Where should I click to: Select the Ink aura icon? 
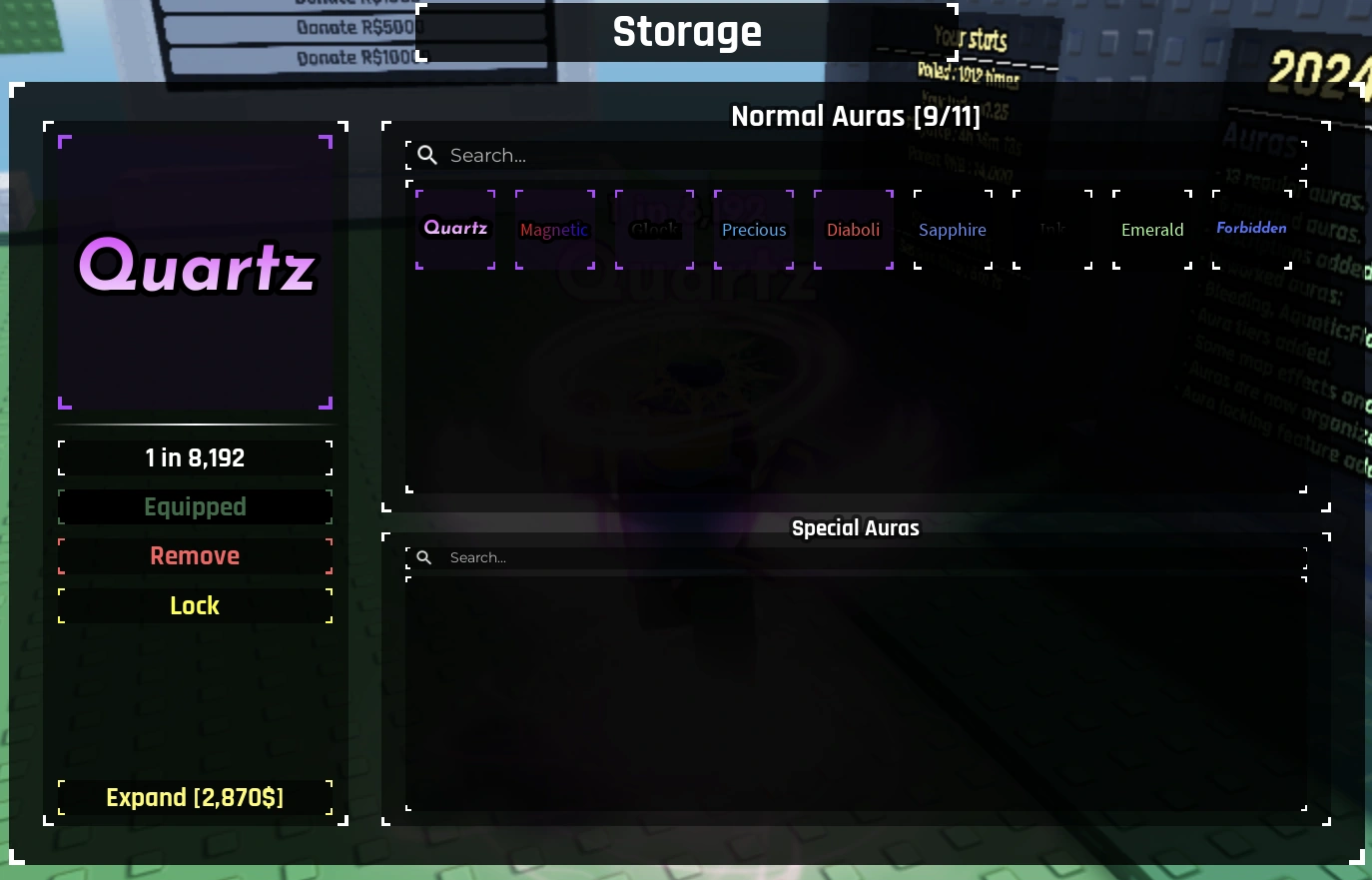point(1051,229)
